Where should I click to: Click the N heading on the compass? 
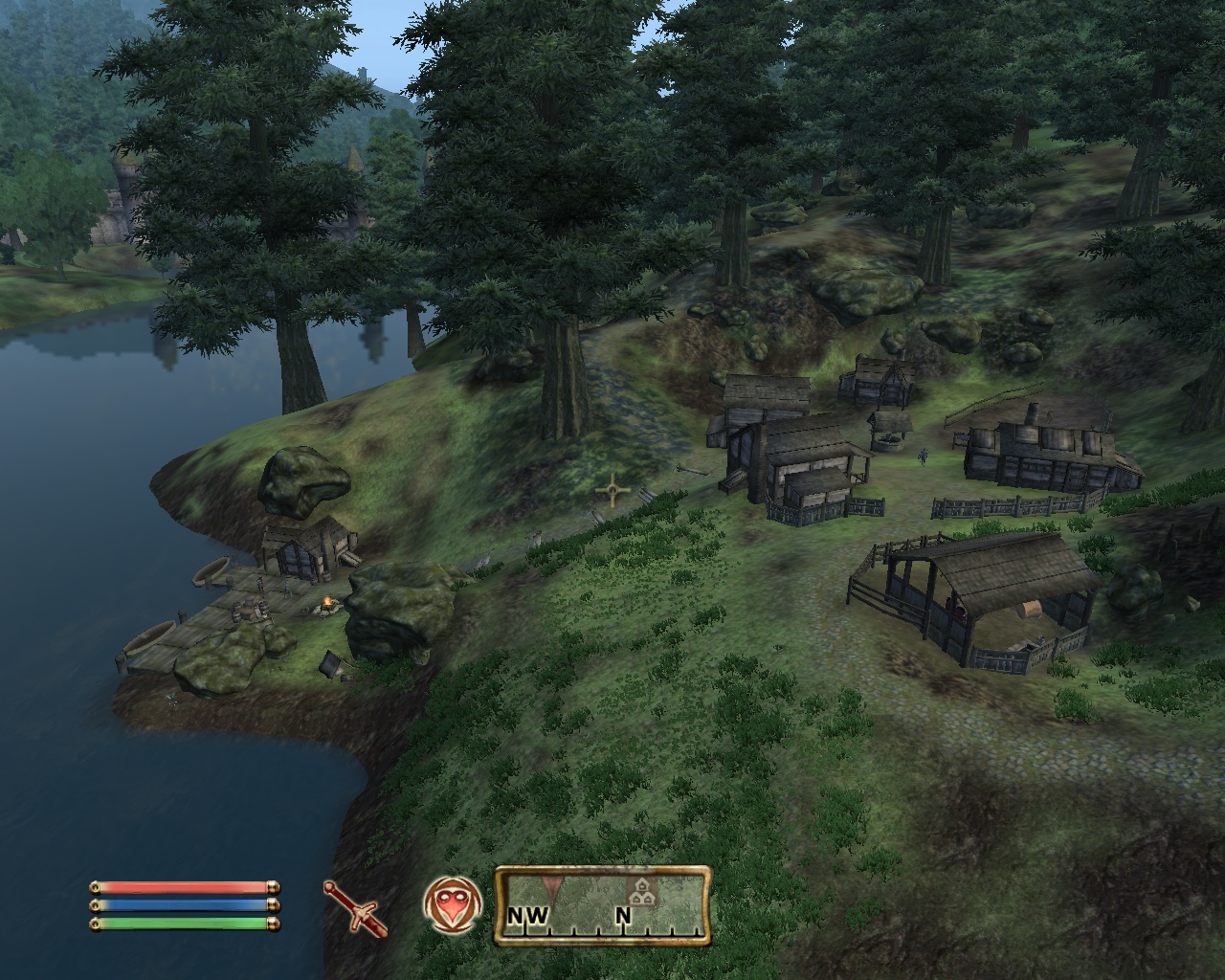[623, 917]
